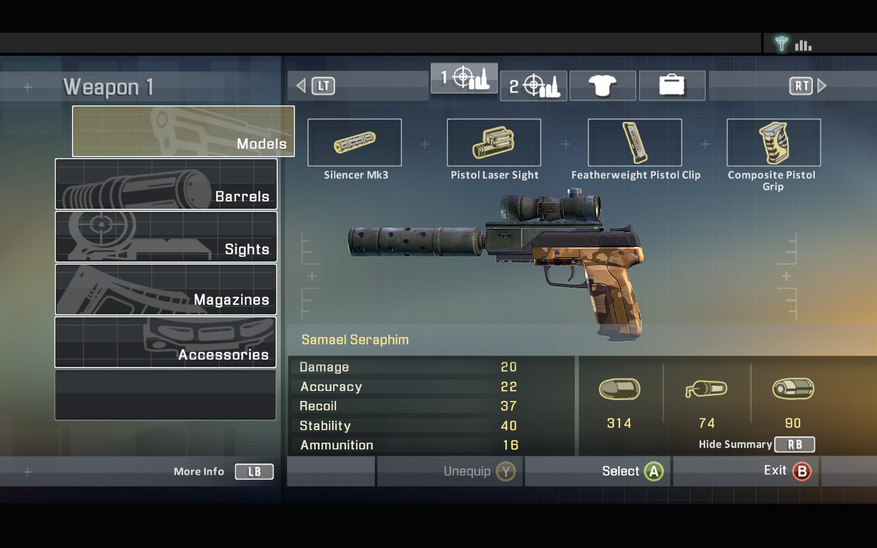Select the Pistol Laser Sight slot

(494, 143)
